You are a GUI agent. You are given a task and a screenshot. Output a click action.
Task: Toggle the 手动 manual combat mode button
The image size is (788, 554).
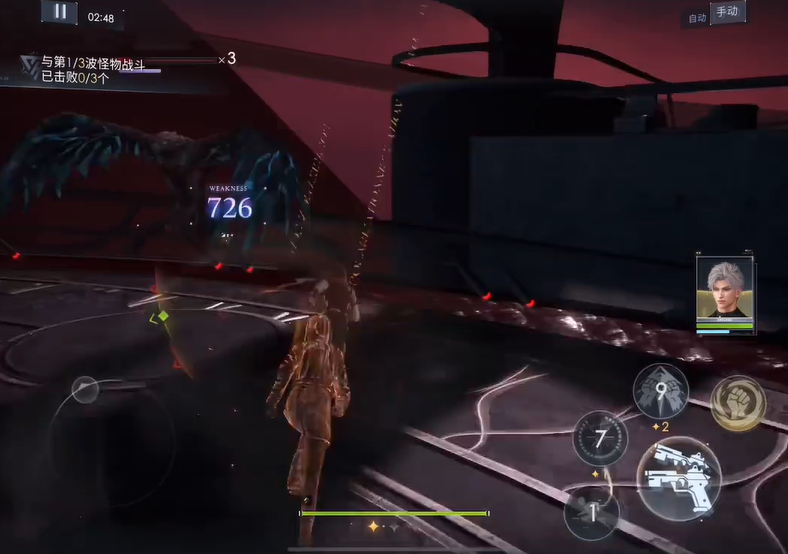click(x=727, y=13)
